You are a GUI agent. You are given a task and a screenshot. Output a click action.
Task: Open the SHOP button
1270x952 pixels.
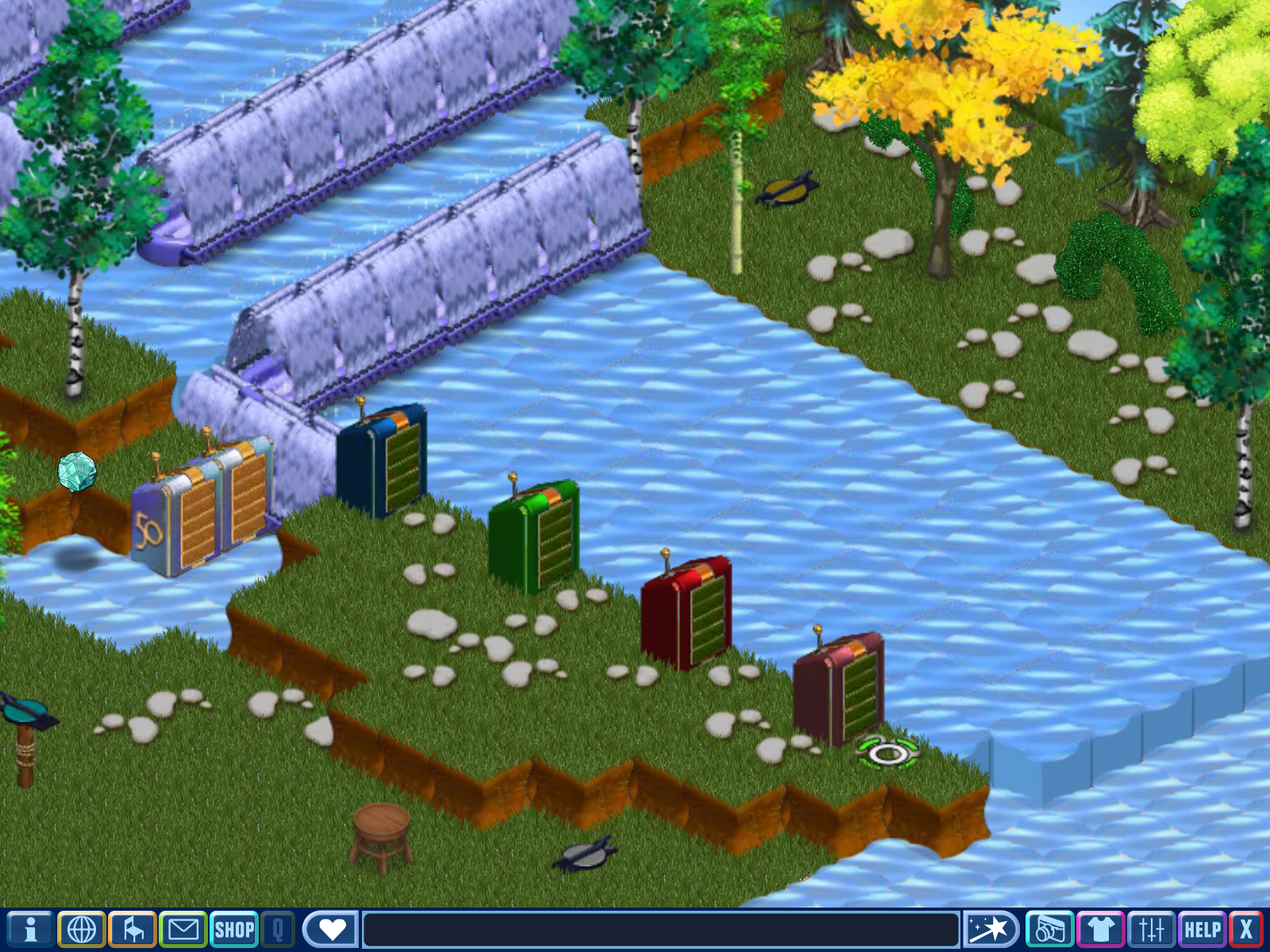point(234,929)
